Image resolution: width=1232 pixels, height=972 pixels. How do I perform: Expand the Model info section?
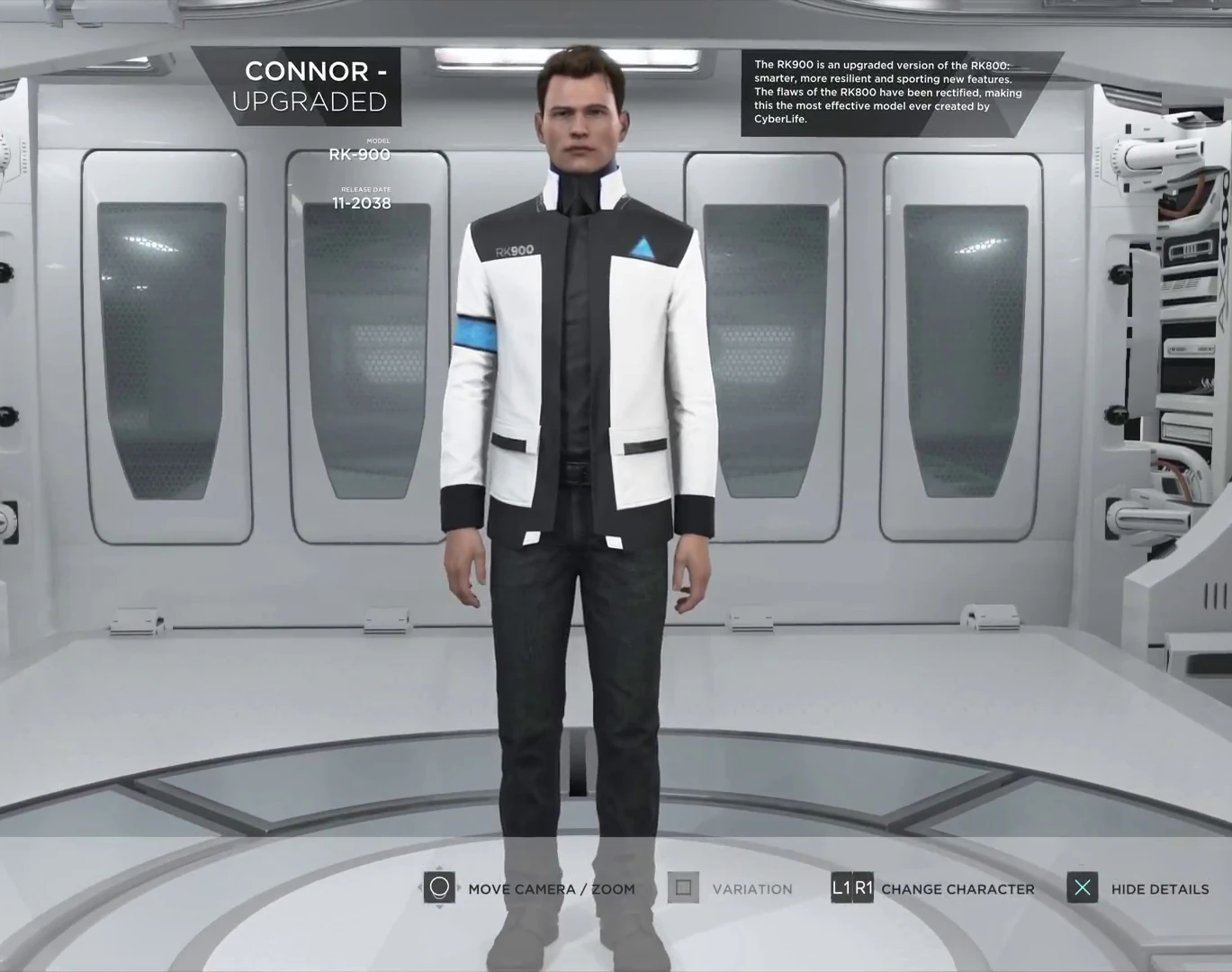[x=360, y=148]
